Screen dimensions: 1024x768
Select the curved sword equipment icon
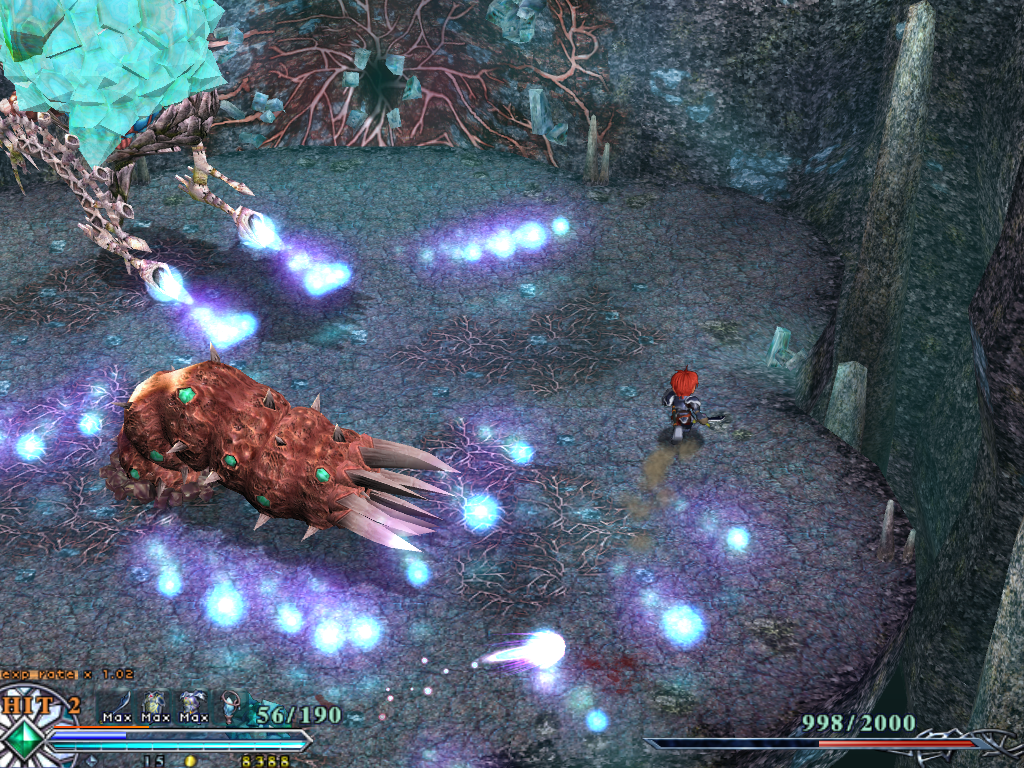tap(118, 703)
